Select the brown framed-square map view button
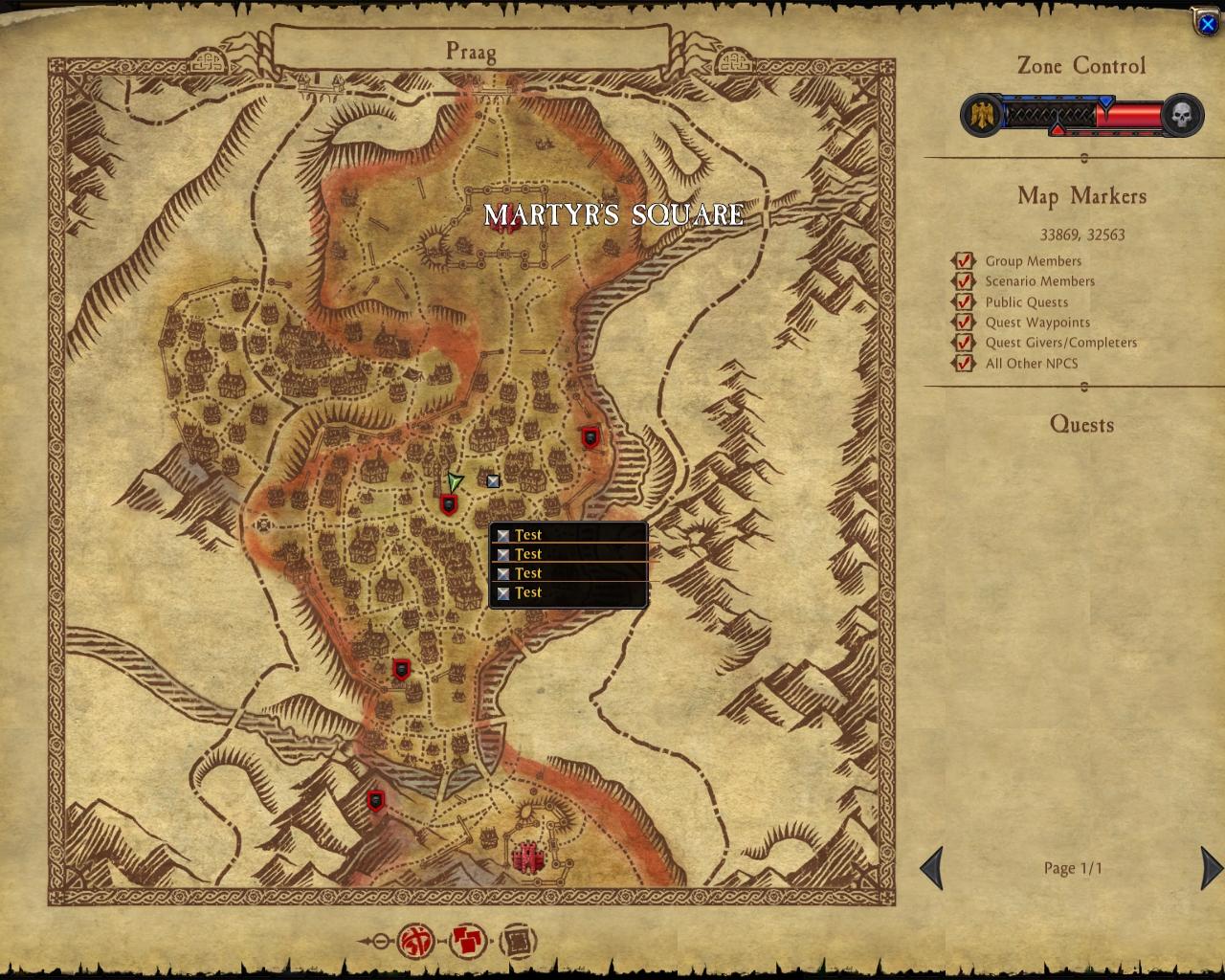 click(518, 942)
